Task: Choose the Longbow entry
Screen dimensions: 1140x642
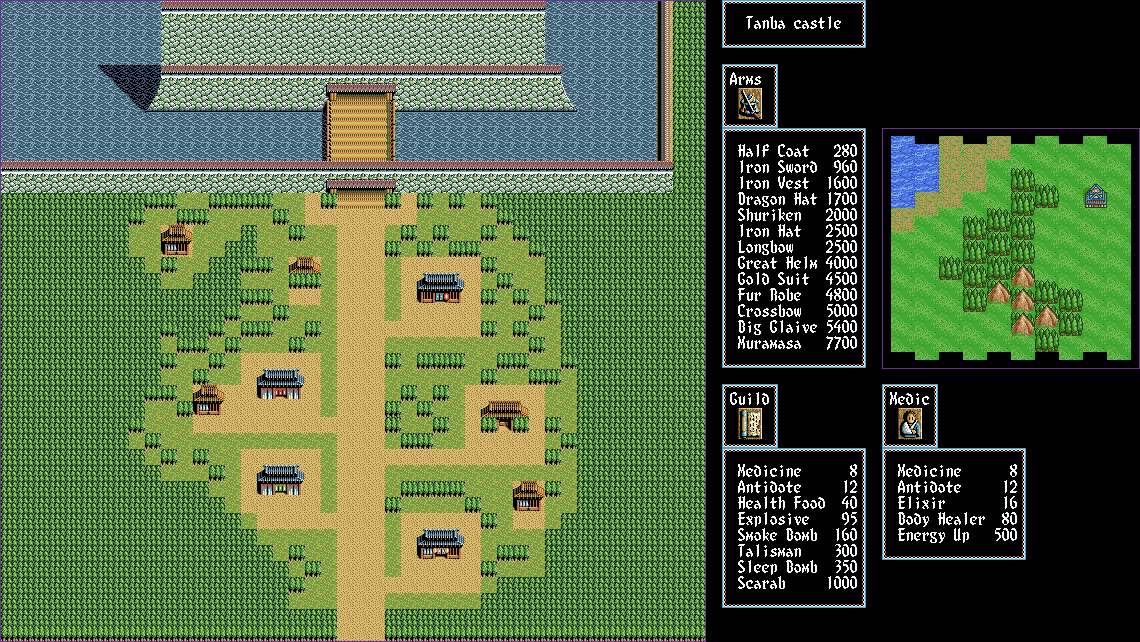Action: (797, 247)
